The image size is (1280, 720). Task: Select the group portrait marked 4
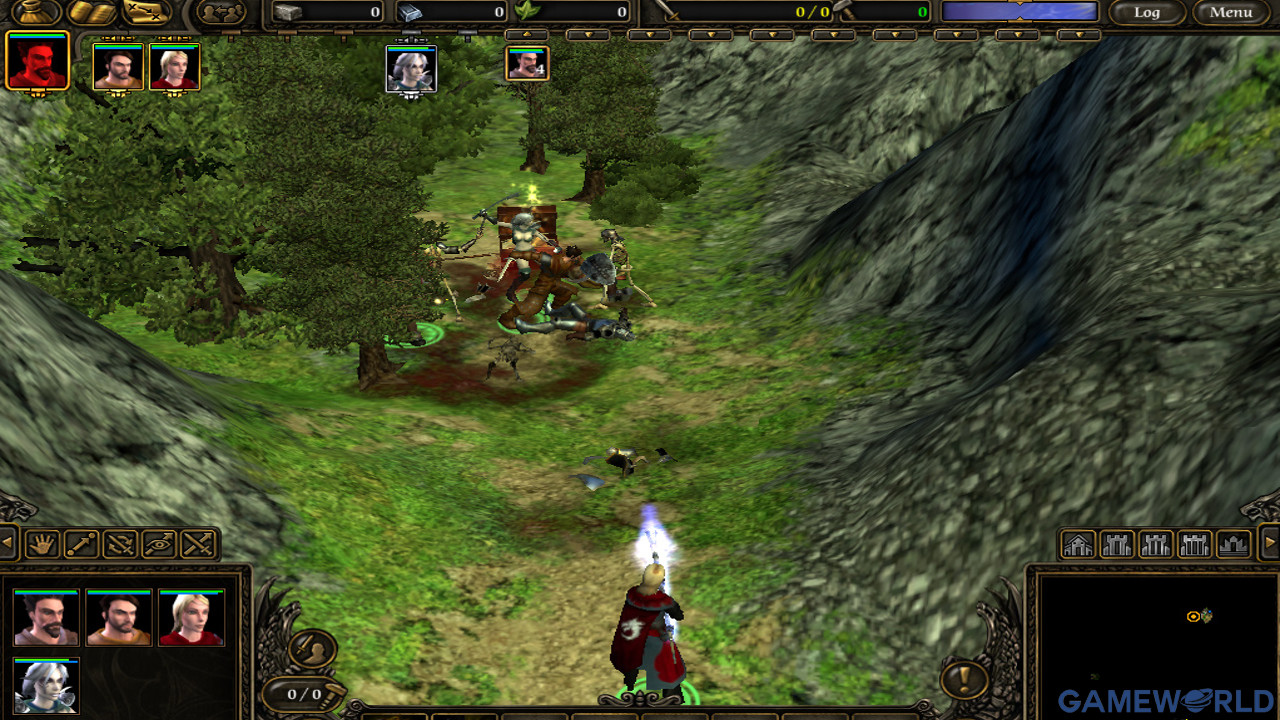point(526,63)
